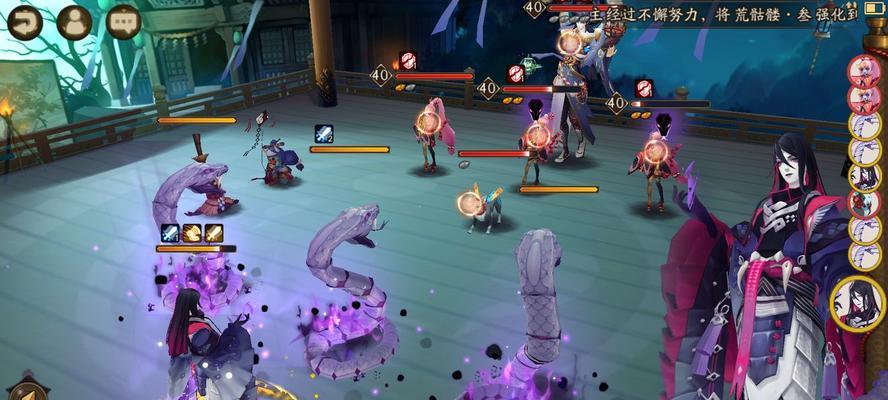The height and width of the screenshot is (400, 888).
Task: Click the back arrow button
Action: tap(24, 21)
